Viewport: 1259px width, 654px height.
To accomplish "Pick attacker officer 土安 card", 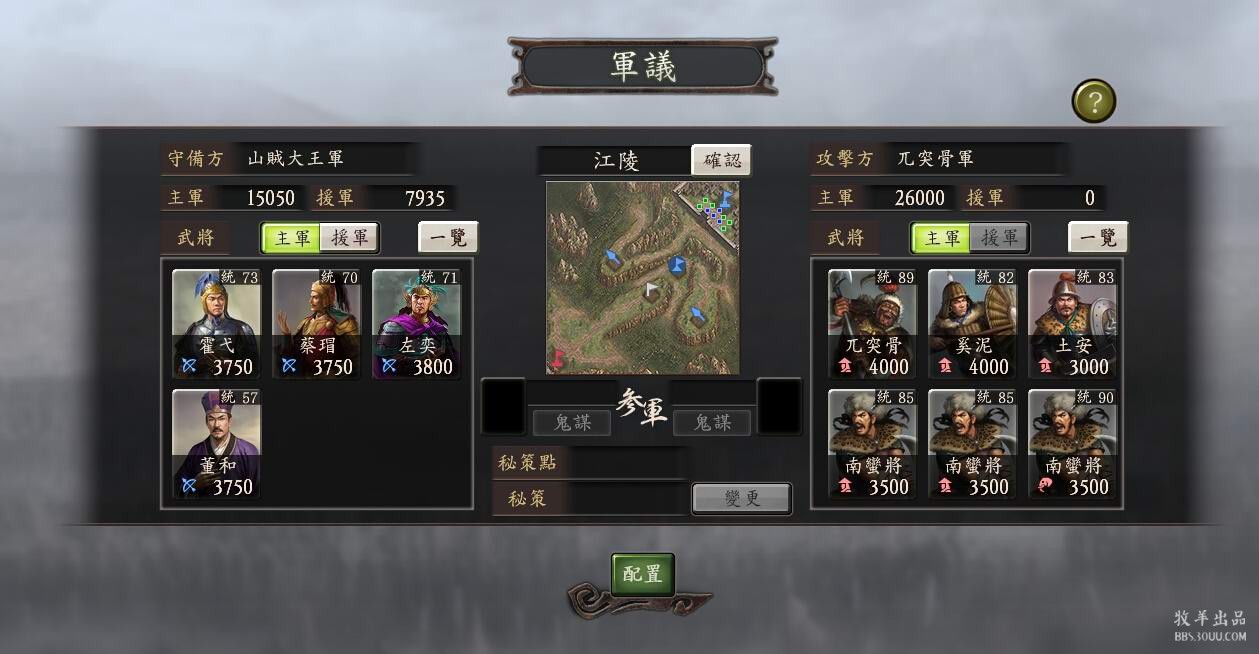I will pos(1072,324).
